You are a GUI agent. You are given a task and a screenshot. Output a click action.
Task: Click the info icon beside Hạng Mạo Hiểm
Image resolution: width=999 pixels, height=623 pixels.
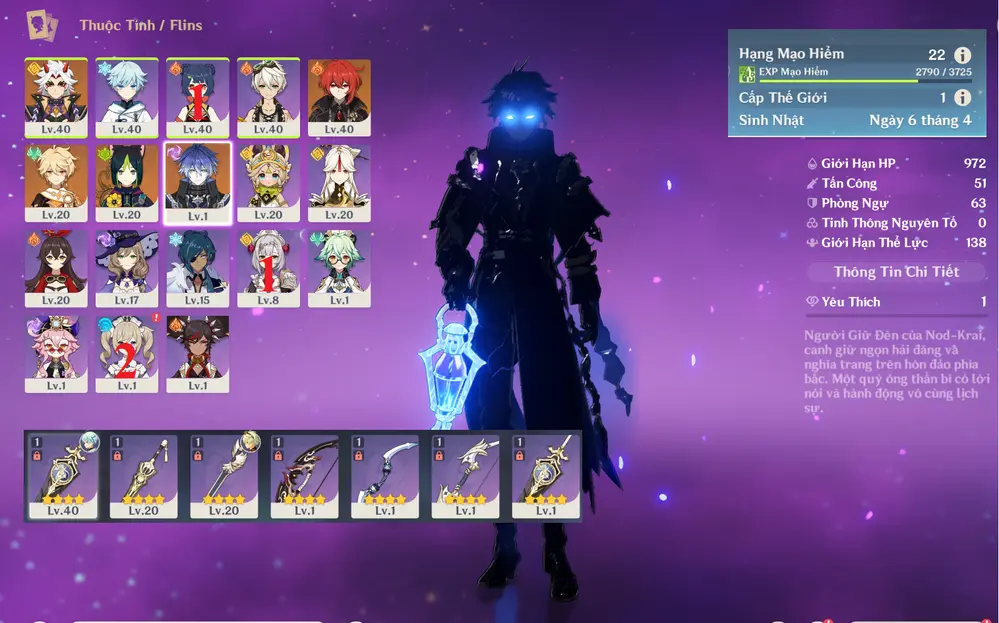(962, 56)
